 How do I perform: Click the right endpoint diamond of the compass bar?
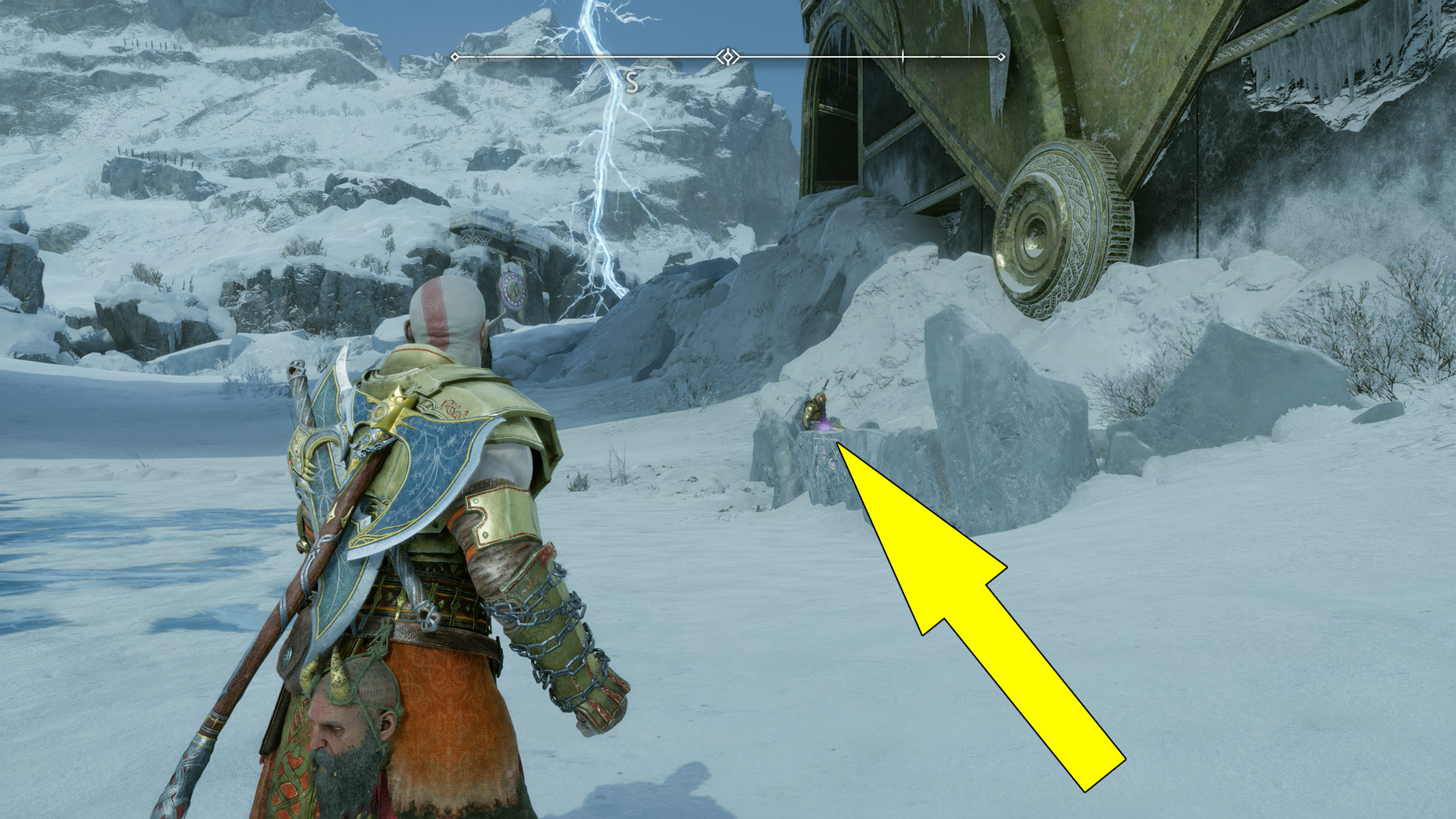pos(1000,55)
